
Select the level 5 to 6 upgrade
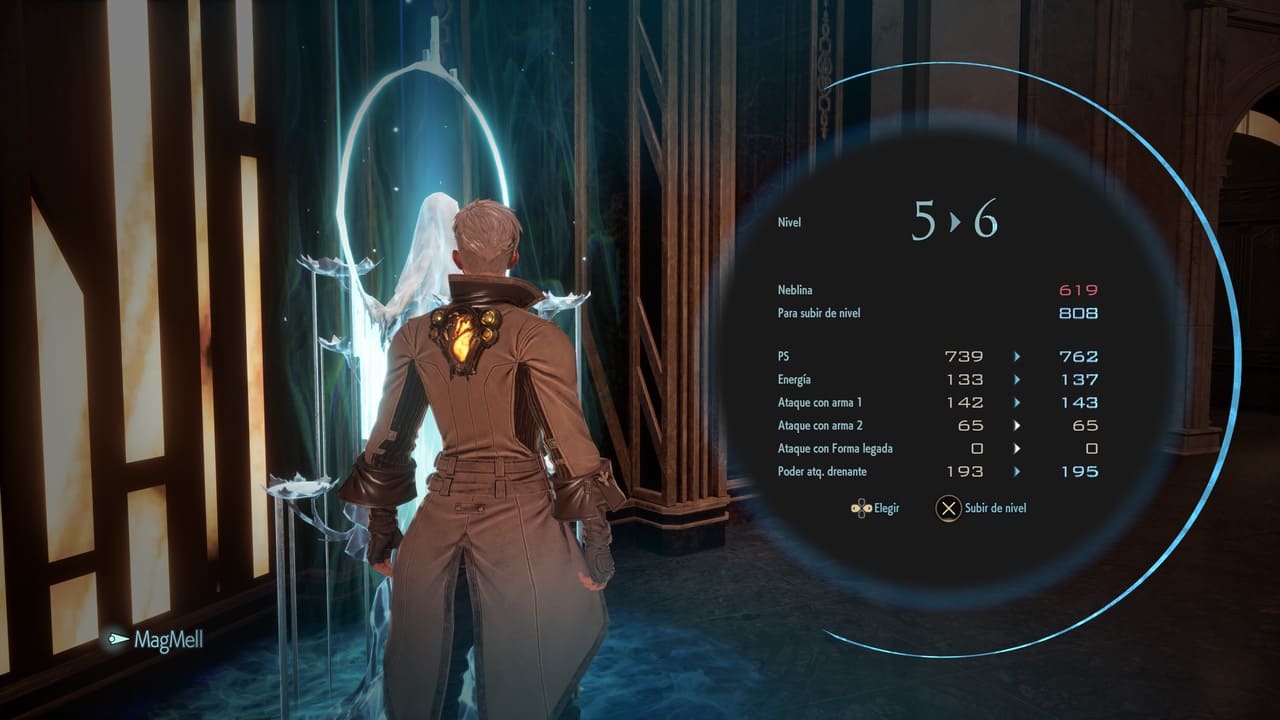(954, 221)
